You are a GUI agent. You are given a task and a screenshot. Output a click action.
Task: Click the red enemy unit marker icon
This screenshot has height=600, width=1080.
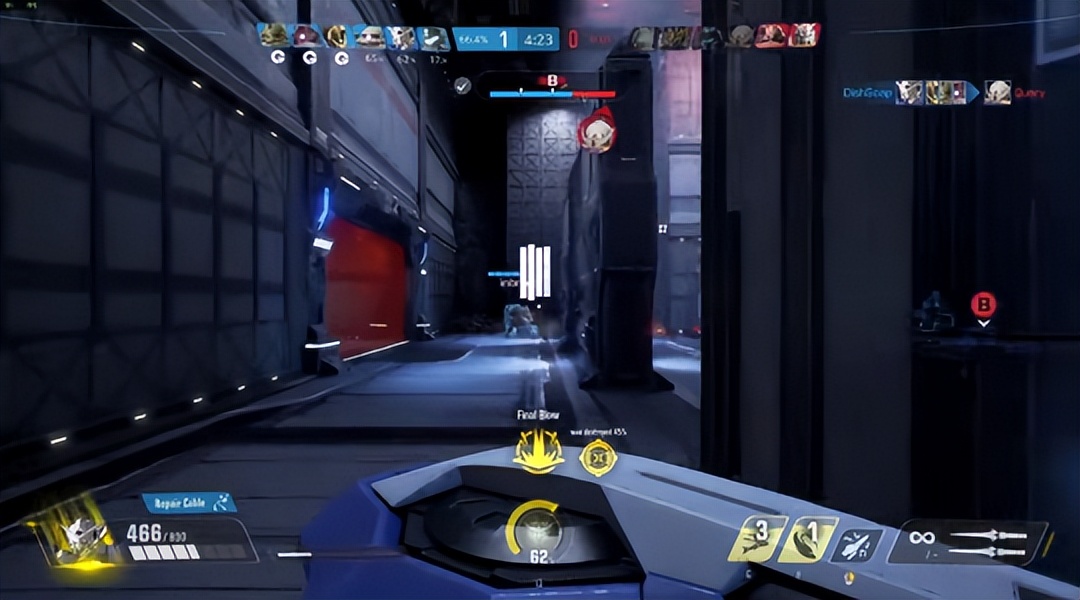click(596, 134)
